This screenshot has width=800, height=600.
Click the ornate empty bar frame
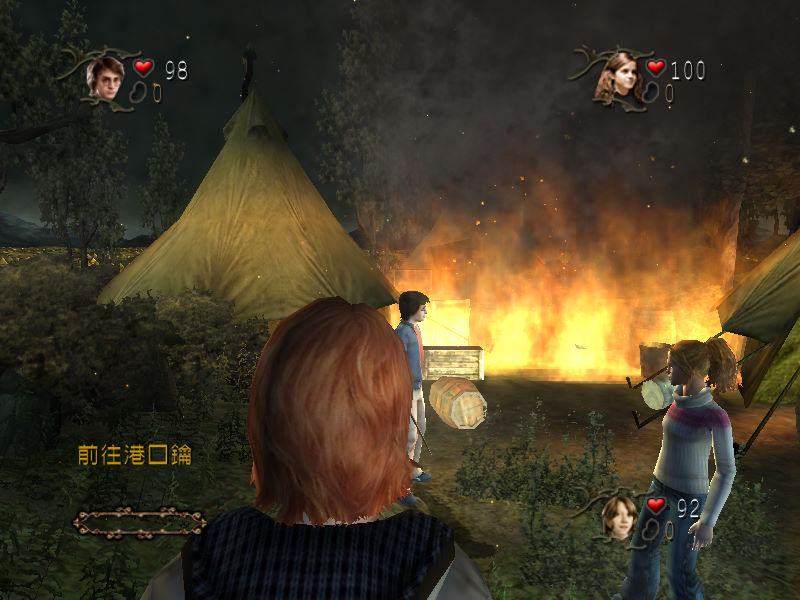(x=140, y=520)
